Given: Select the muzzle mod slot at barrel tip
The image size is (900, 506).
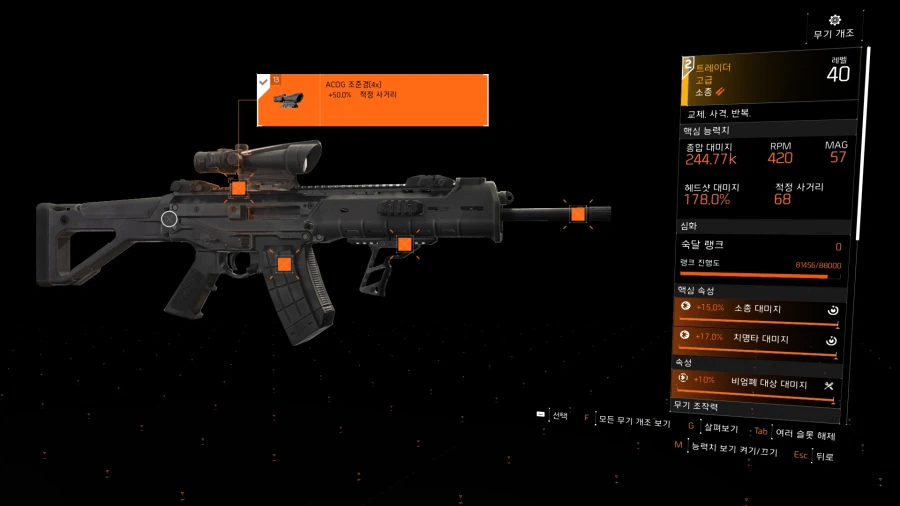Looking at the screenshot, I should click(577, 213).
